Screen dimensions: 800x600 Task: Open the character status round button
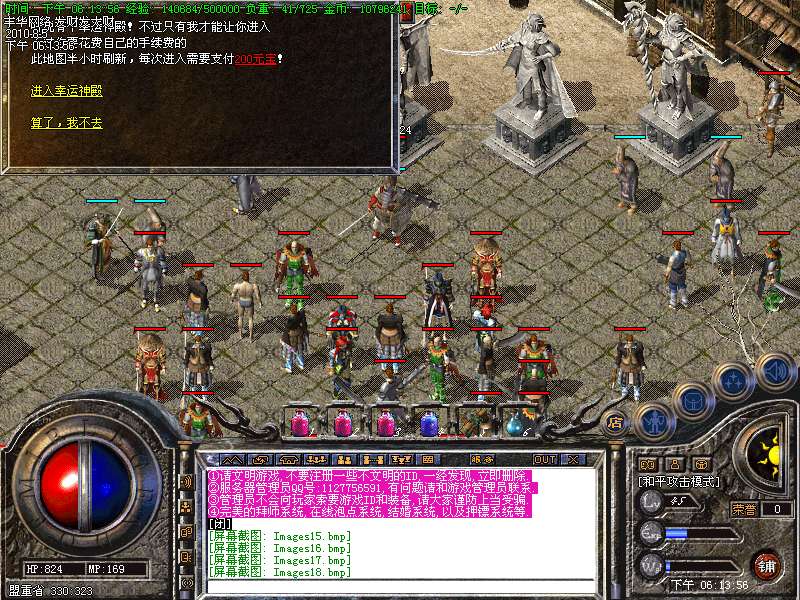tap(655, 422)
